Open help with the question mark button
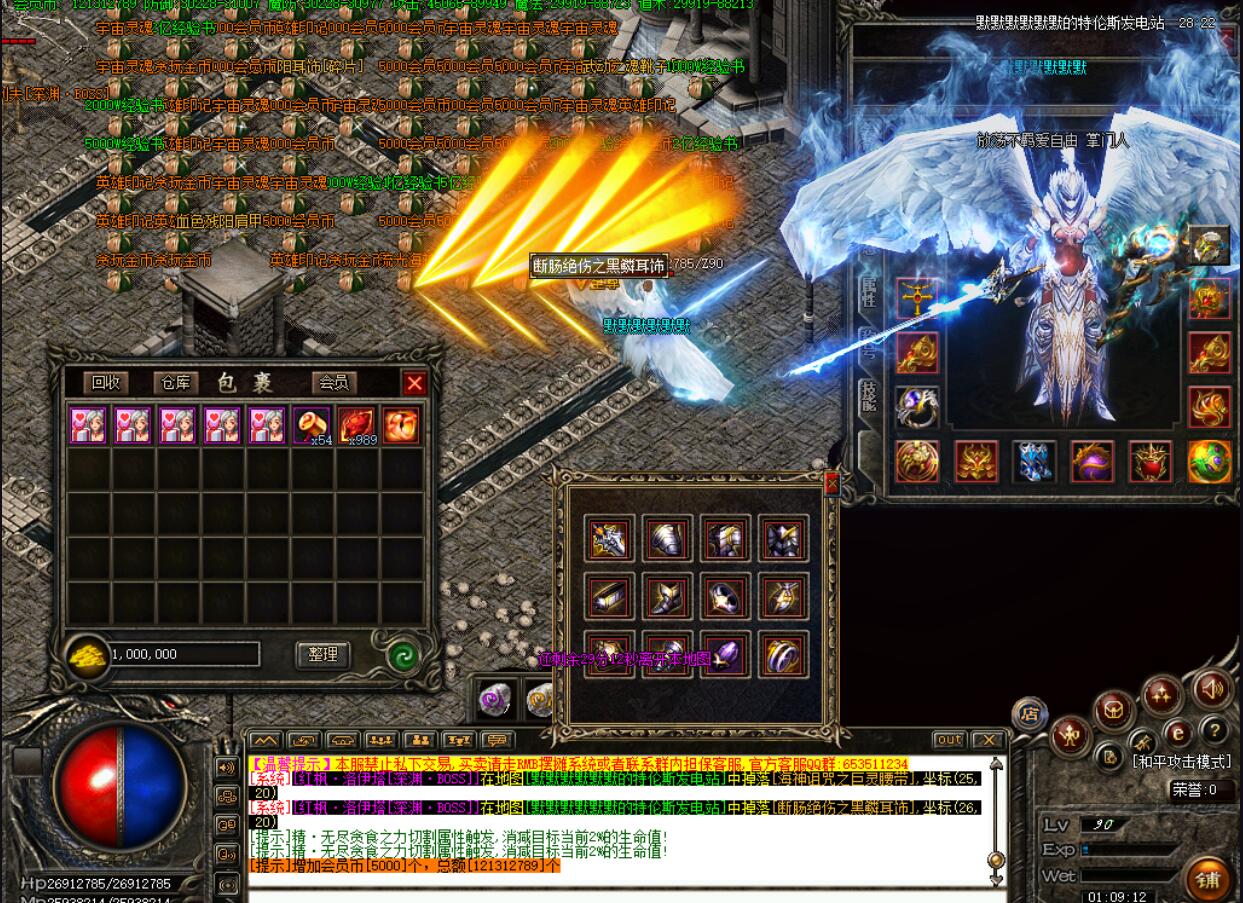Image resolution: width=1243 pixels, height=903 pixels. (1213, 730)
